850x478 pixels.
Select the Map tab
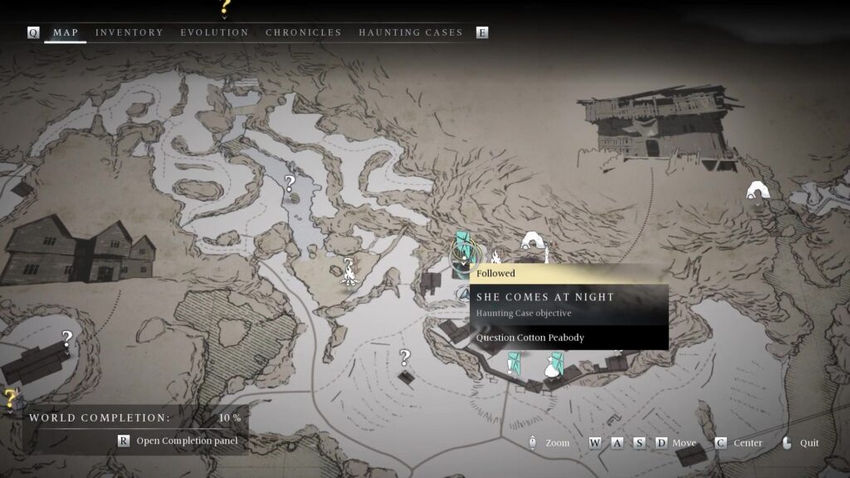pyautogui.click(x=65, y=33)
